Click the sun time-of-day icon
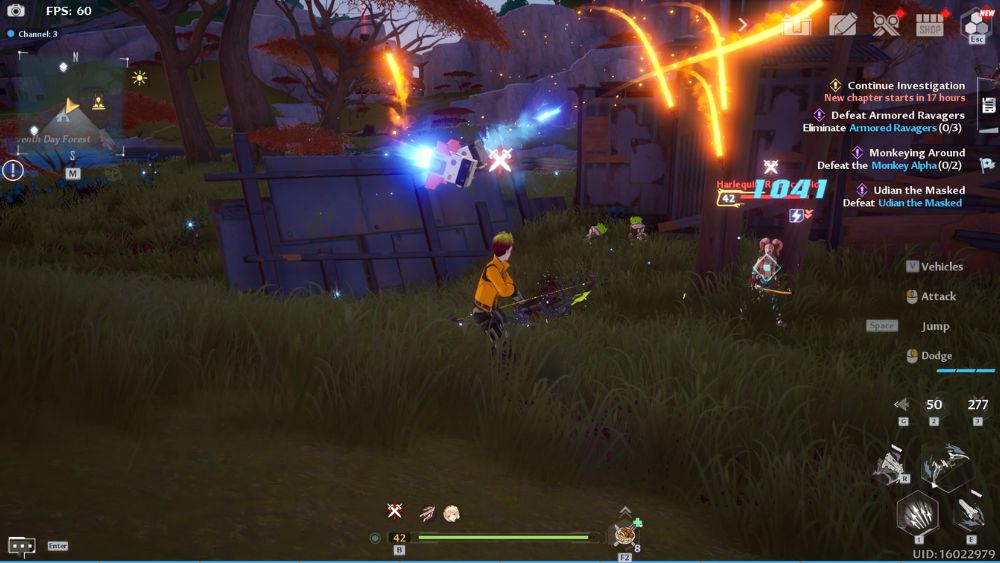Viewport: 1000px width, 563px height. click(x=139, y=77)
